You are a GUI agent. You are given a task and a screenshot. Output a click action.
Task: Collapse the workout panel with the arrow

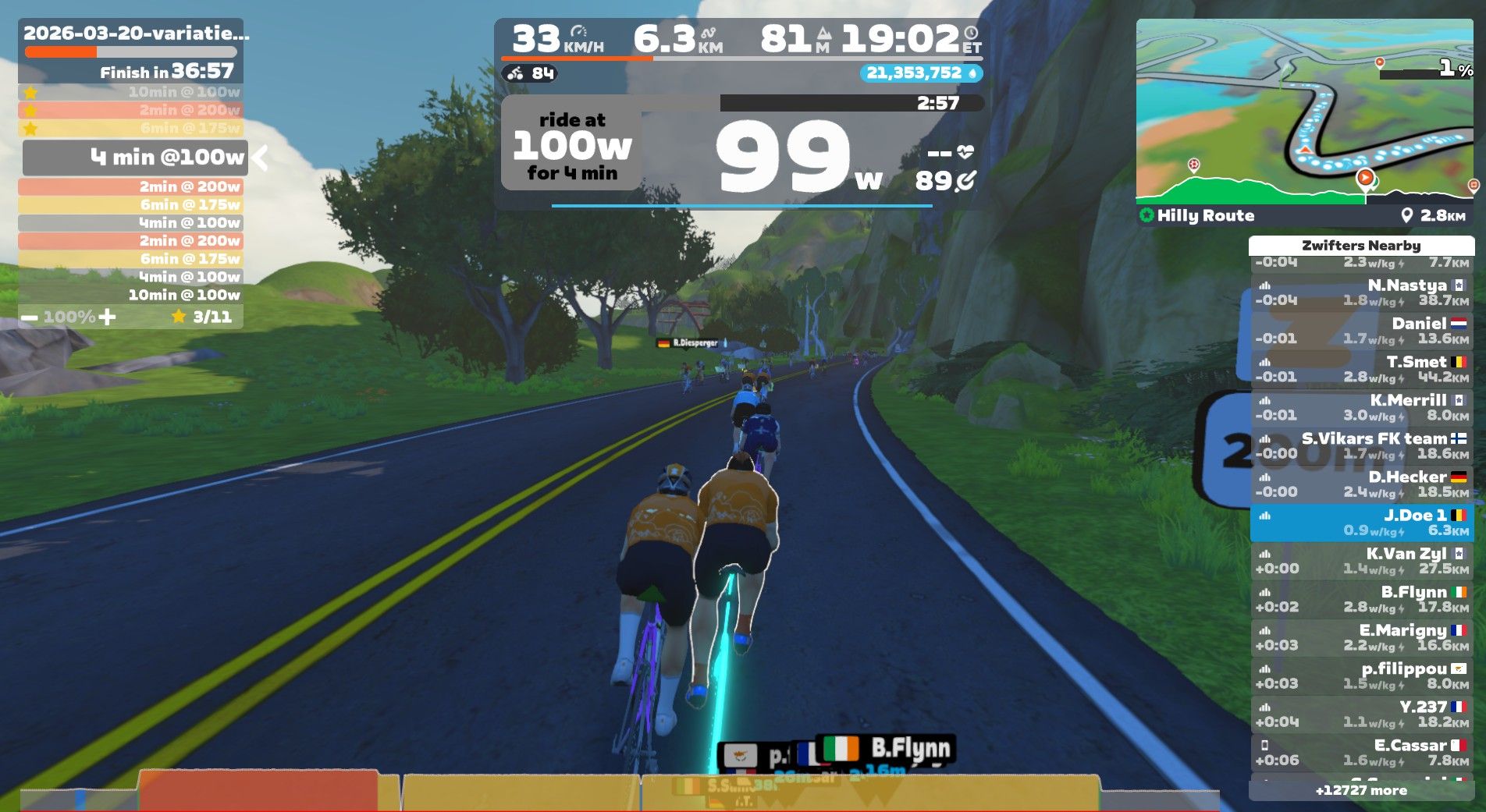261,158
